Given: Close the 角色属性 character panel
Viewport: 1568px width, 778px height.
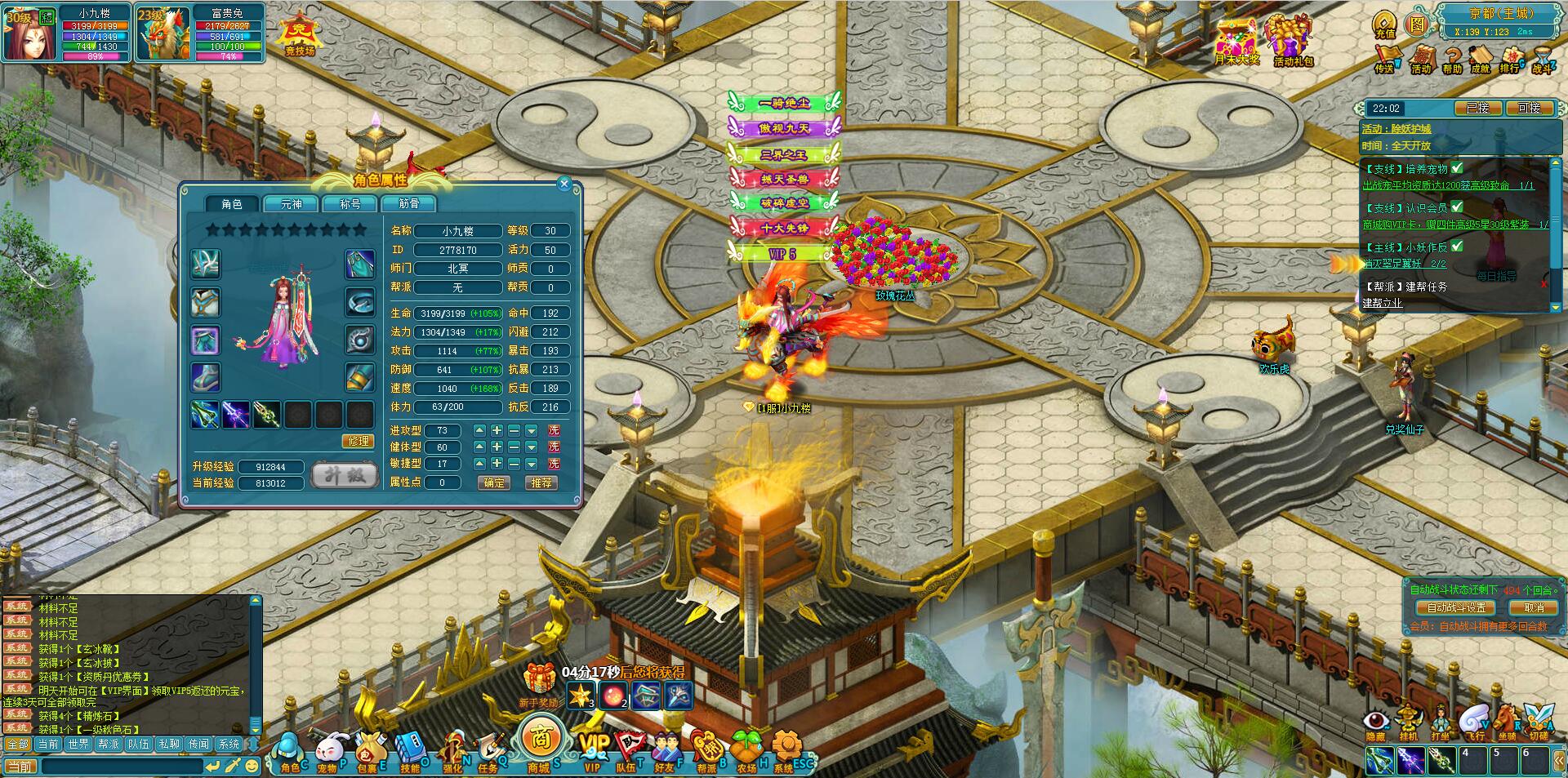Looking at the screenshot, I should click(x=563, y=185).
